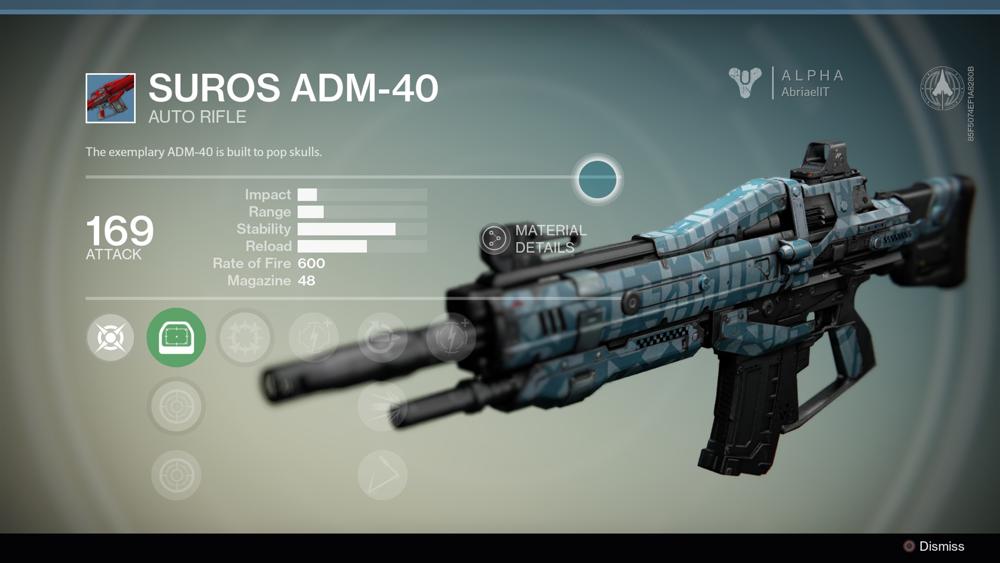Activate the radiating burst lines perk
Viewport: 1000px width, 563px height.
(x=382, y=406)
